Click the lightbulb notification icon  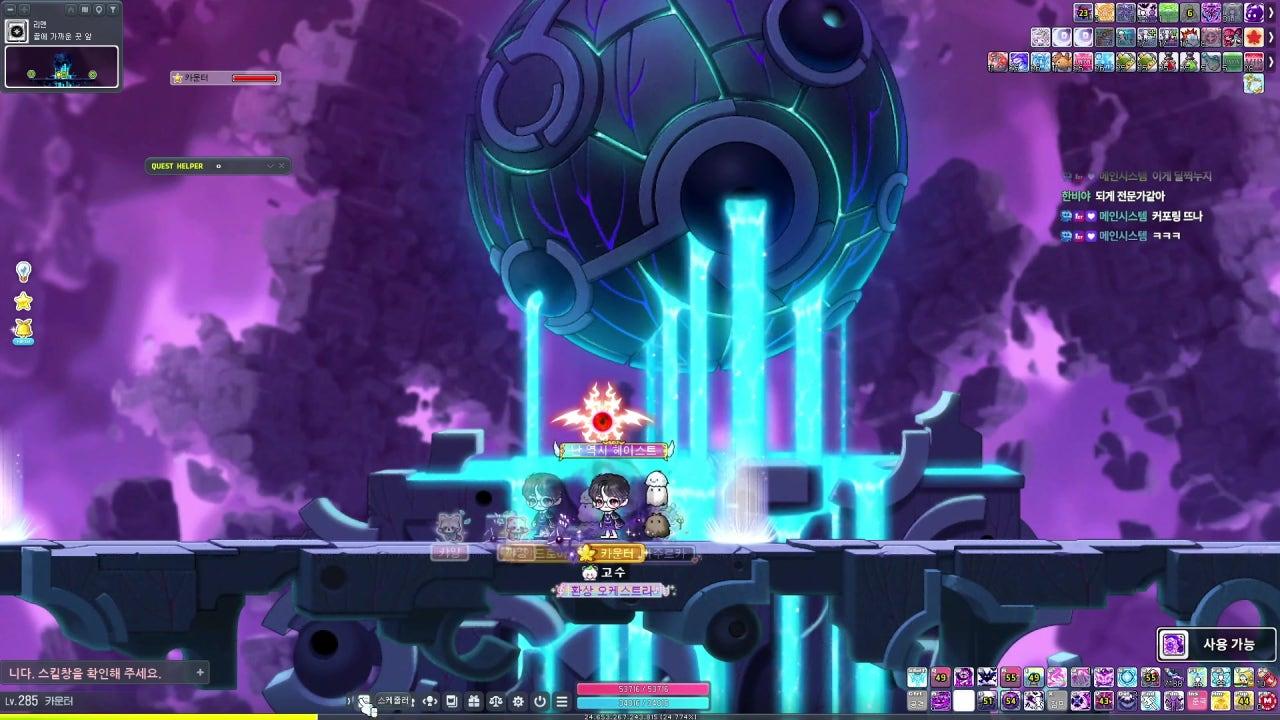[x=23, y=271]
